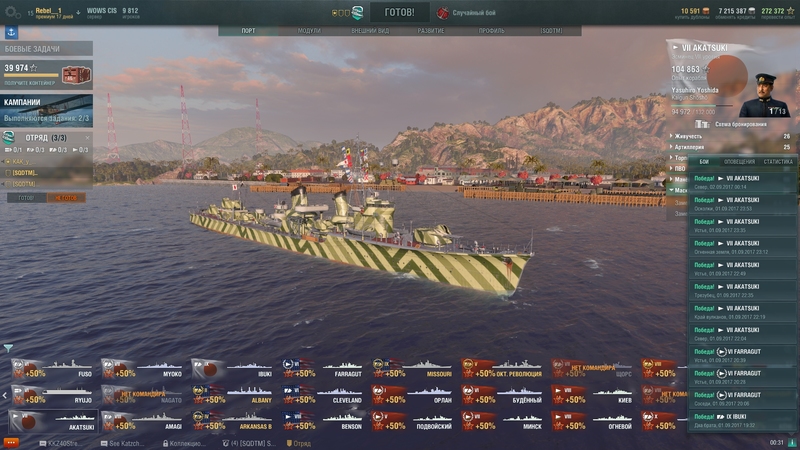Open the [SQDTM] clan tab

[x=551, y=31]
